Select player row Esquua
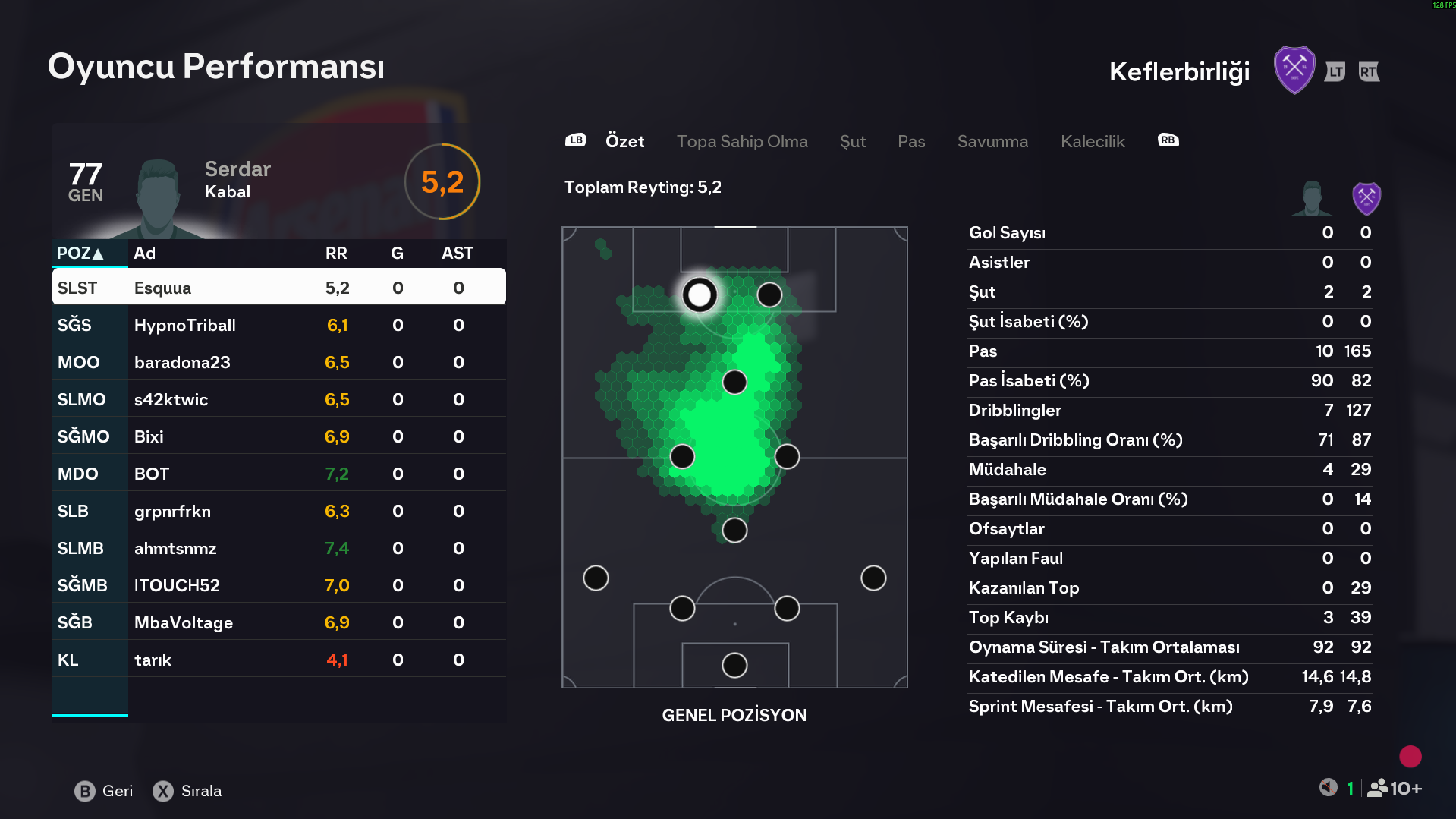1456x819 pixels. tap(278, 288)
